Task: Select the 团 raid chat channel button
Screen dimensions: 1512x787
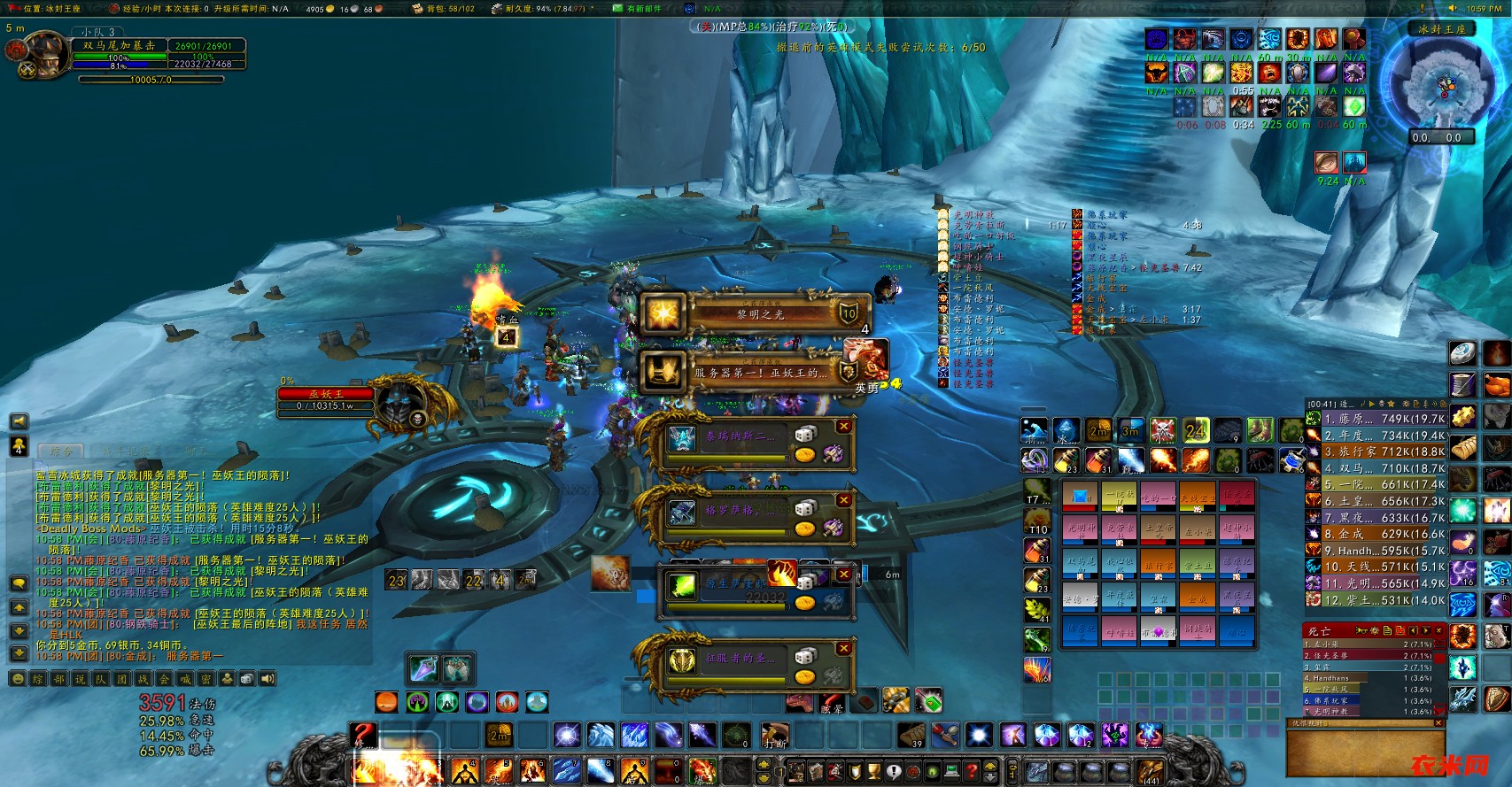Action: coord(124,679)
